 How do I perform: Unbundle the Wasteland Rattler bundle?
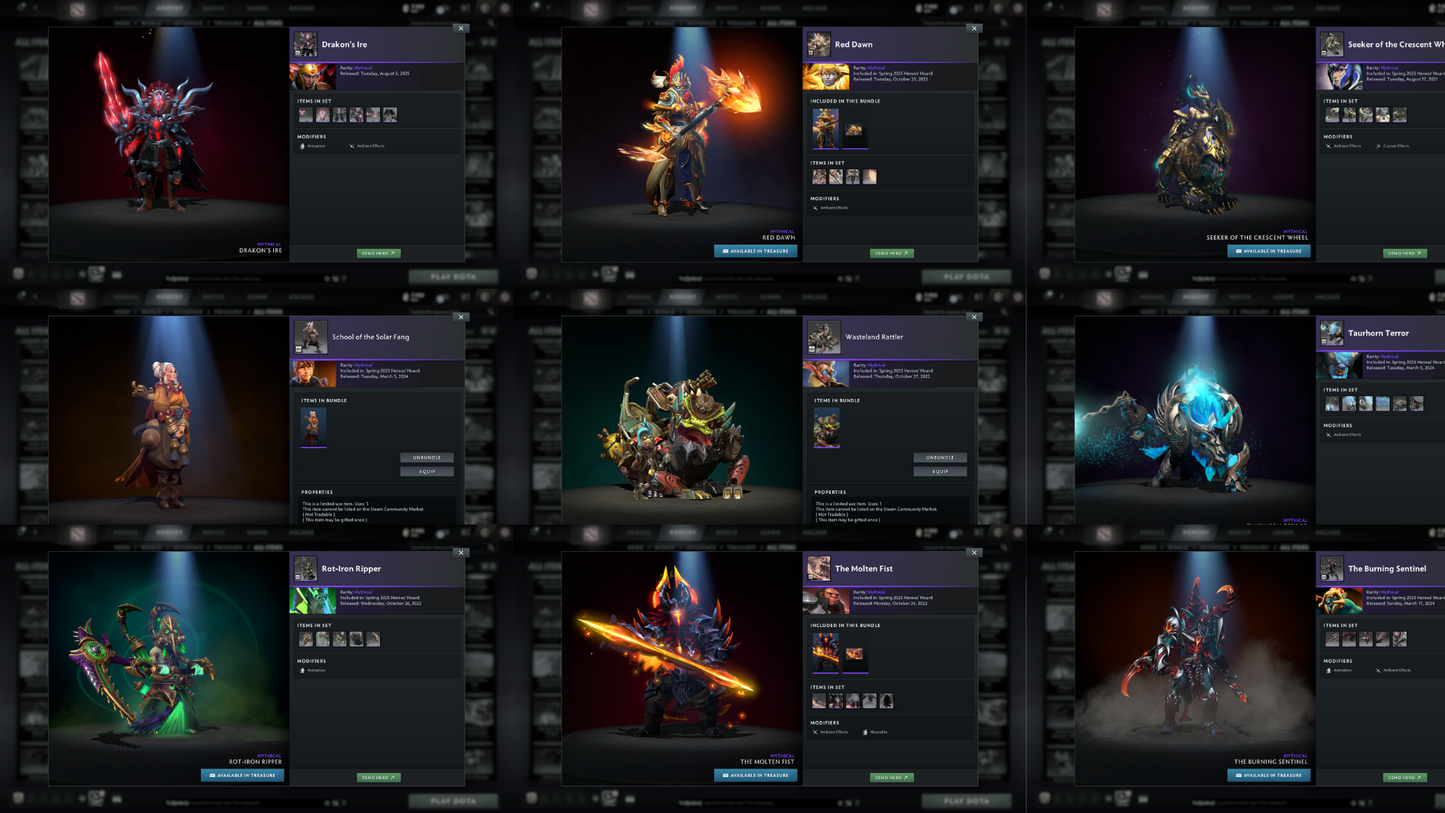(x=940, y=457)
